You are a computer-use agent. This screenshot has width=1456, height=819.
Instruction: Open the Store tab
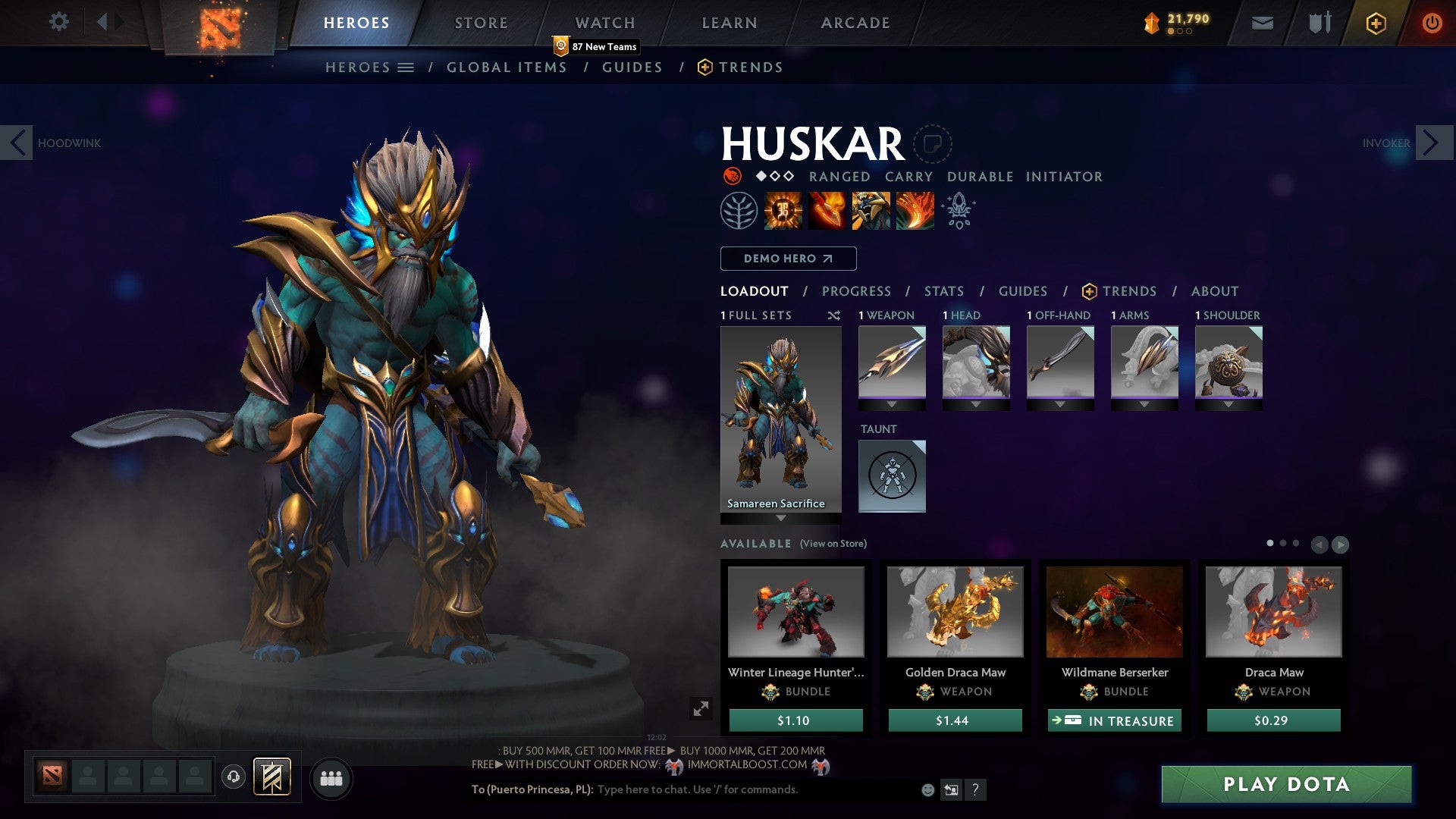(481, 23)
